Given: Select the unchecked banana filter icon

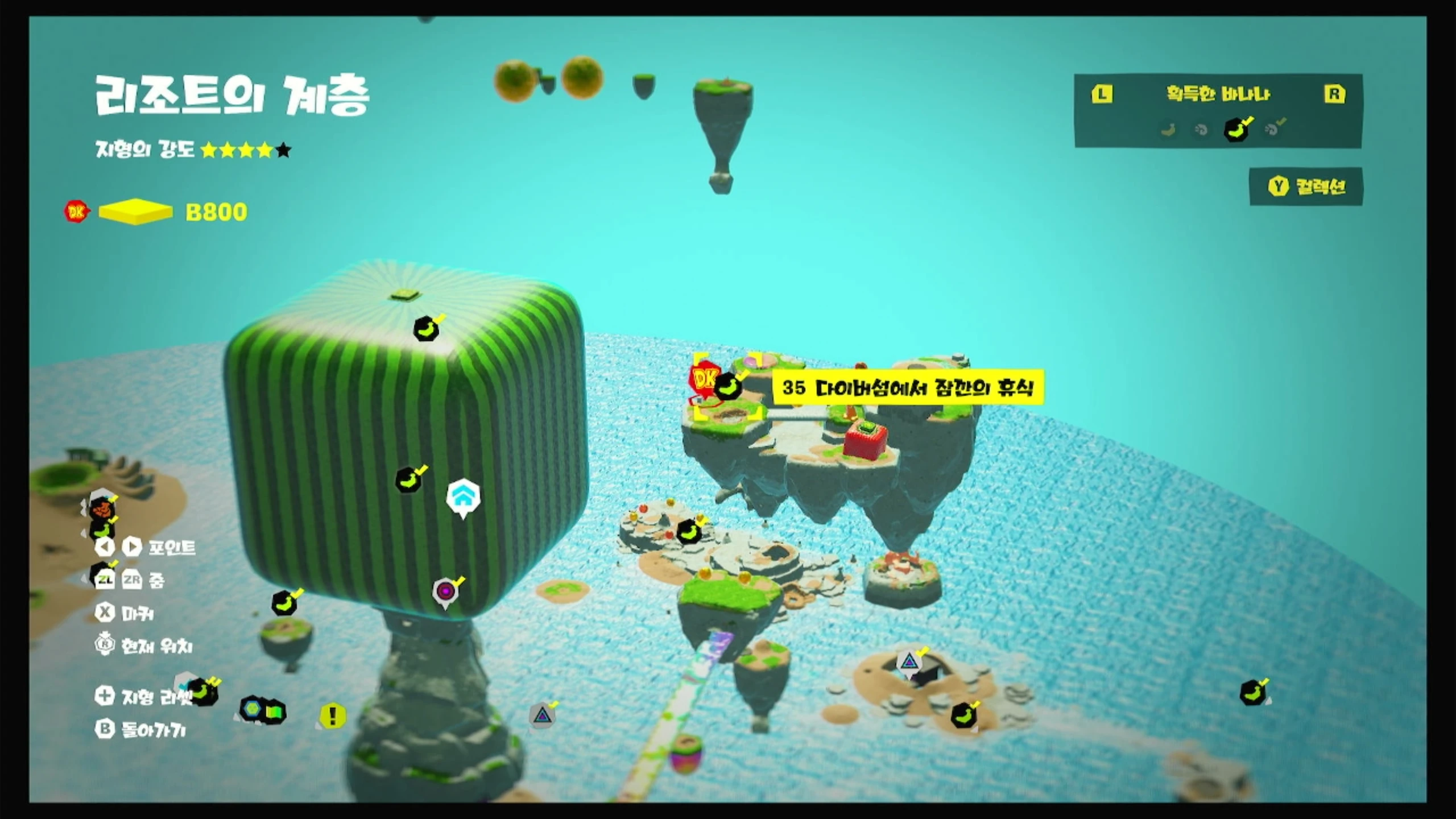Looking at the screenshot, I should 1168,130.
